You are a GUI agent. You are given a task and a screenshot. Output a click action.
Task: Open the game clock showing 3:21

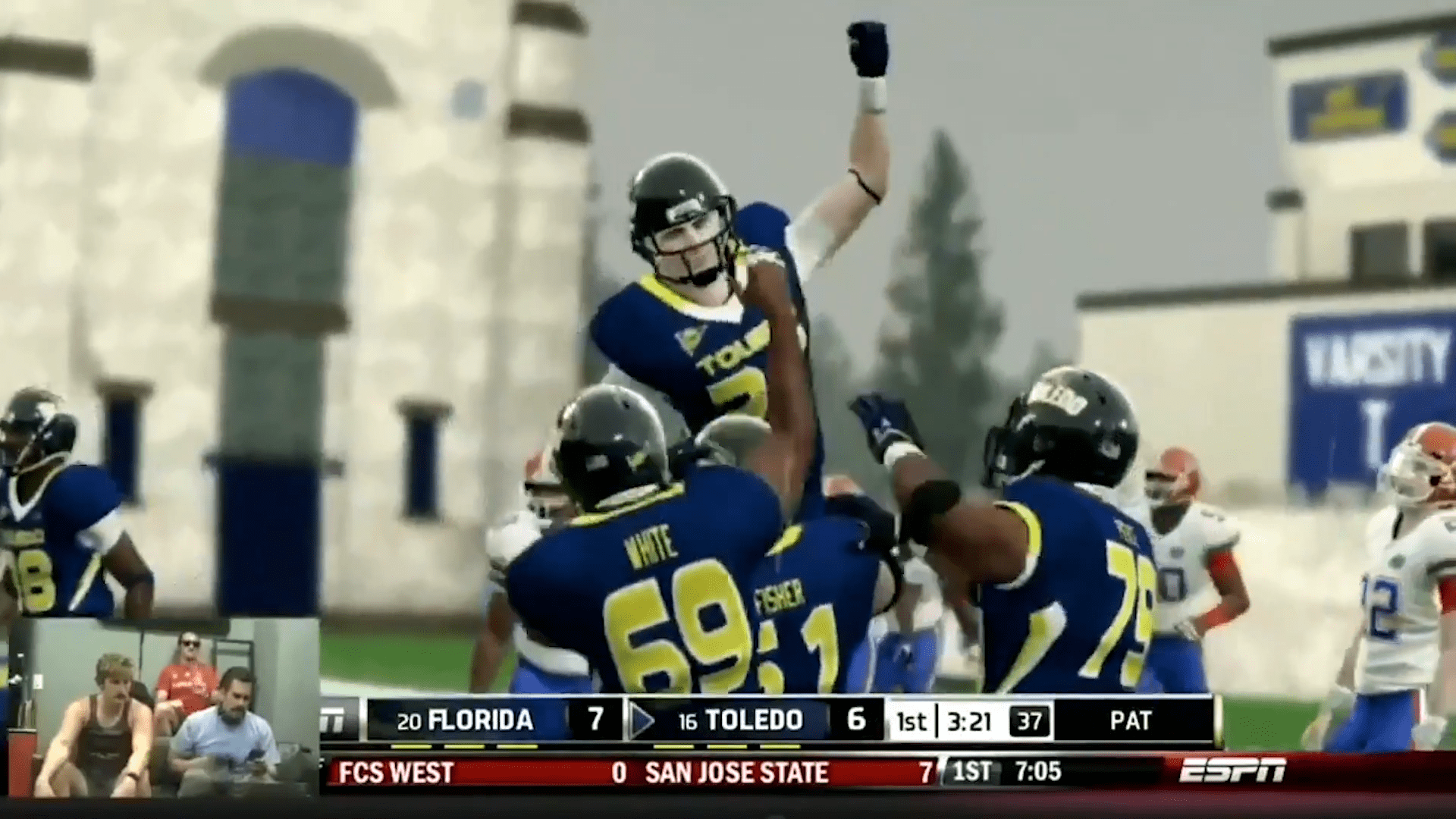click(971, 721)
